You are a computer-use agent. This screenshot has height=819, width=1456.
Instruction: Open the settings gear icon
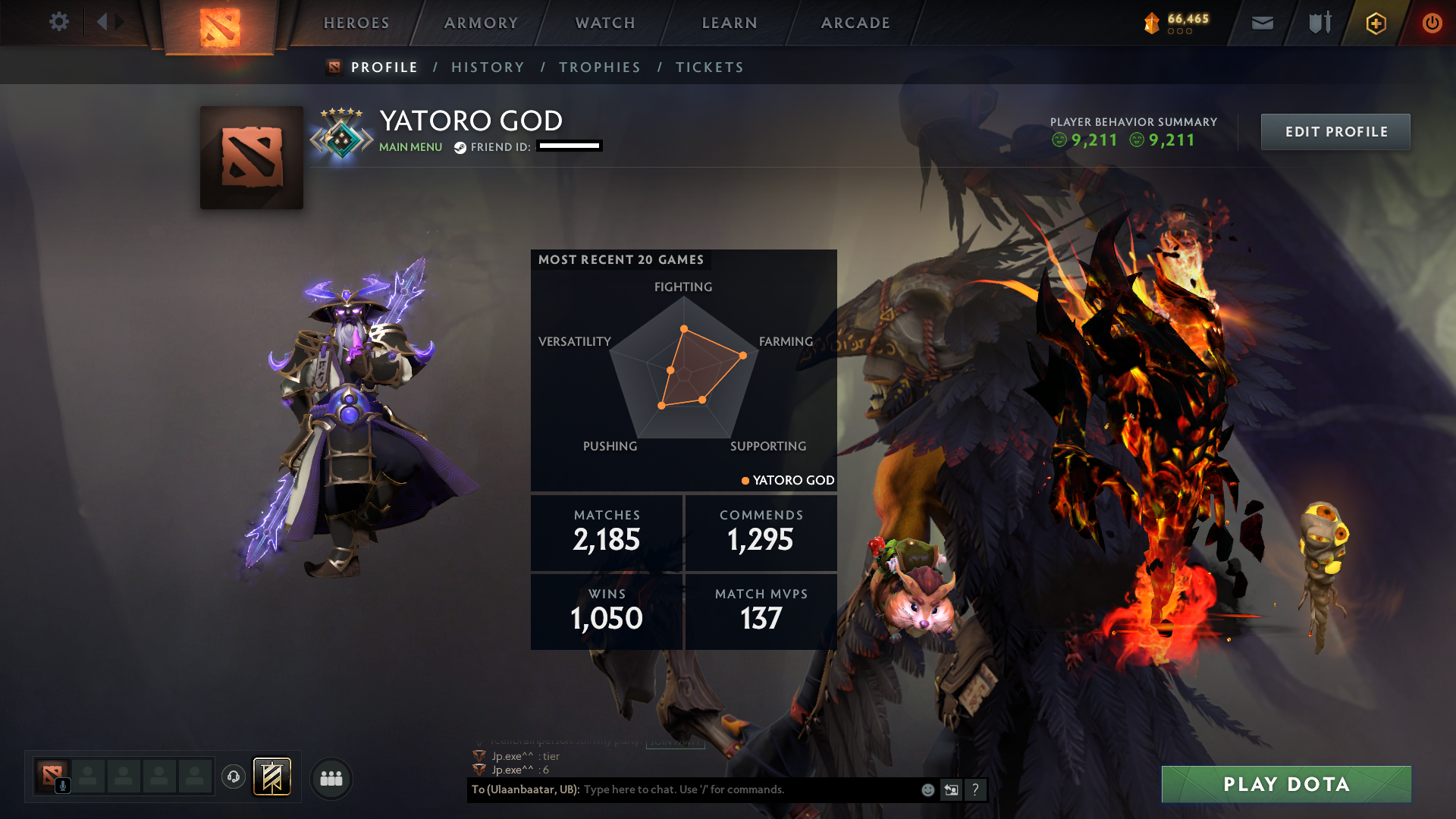tap(59, 22)
